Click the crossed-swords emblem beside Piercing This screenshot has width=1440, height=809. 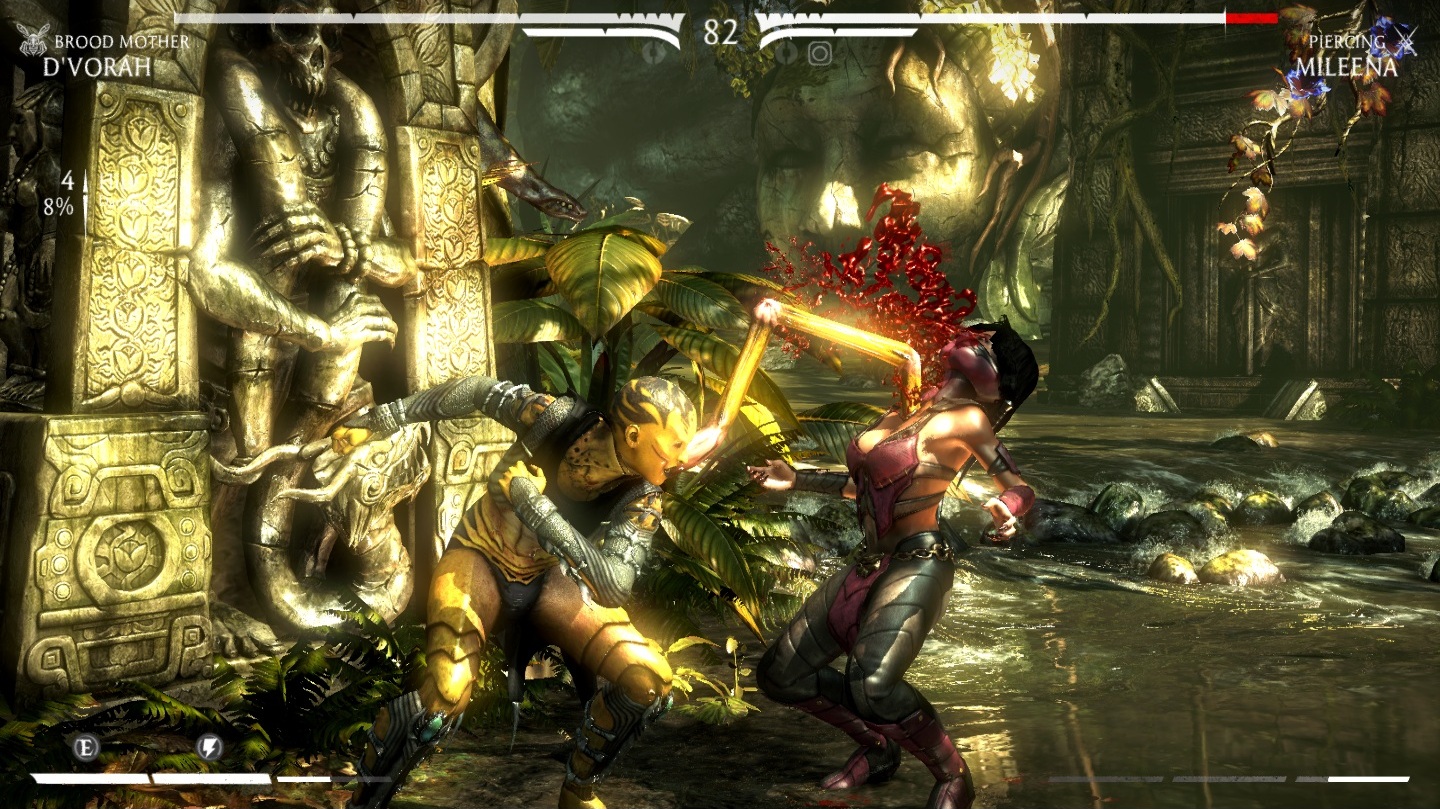[1407, 41]
